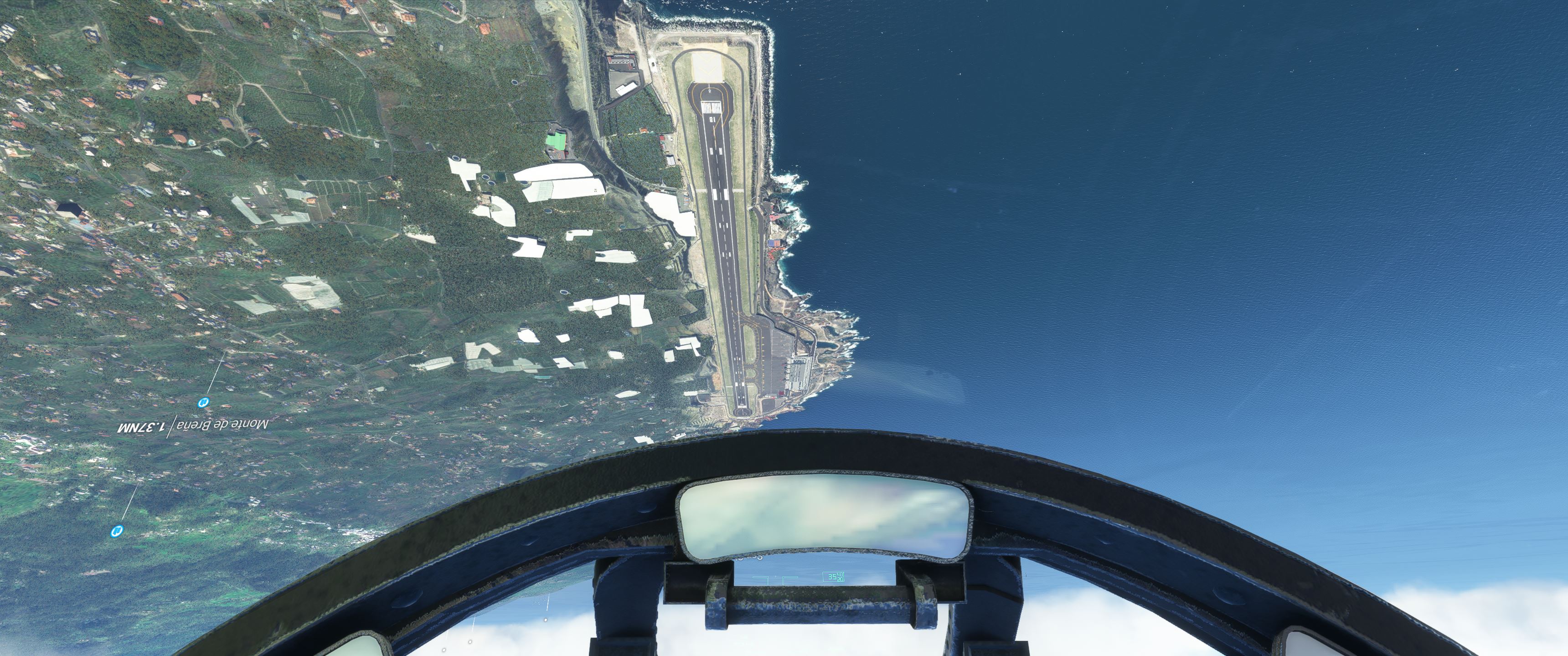The height and width of the screenshot is (656, 1568).
Task: Click the green digits 20 on the HUD
Action: pyautogui.click(x=841, y=580)
